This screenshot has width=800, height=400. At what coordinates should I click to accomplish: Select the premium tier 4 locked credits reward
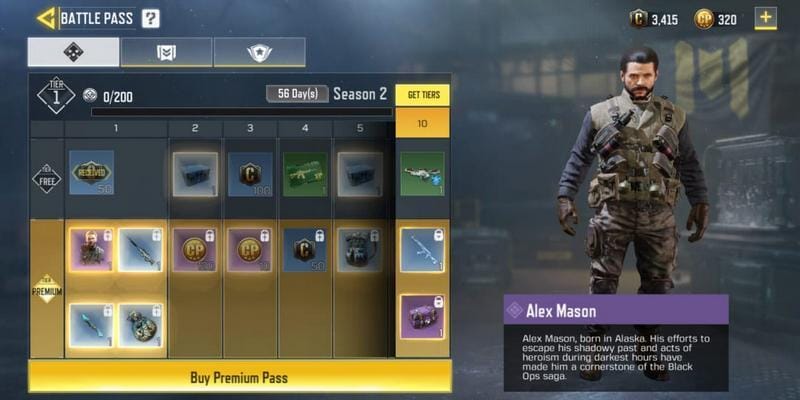coord(305,250)
